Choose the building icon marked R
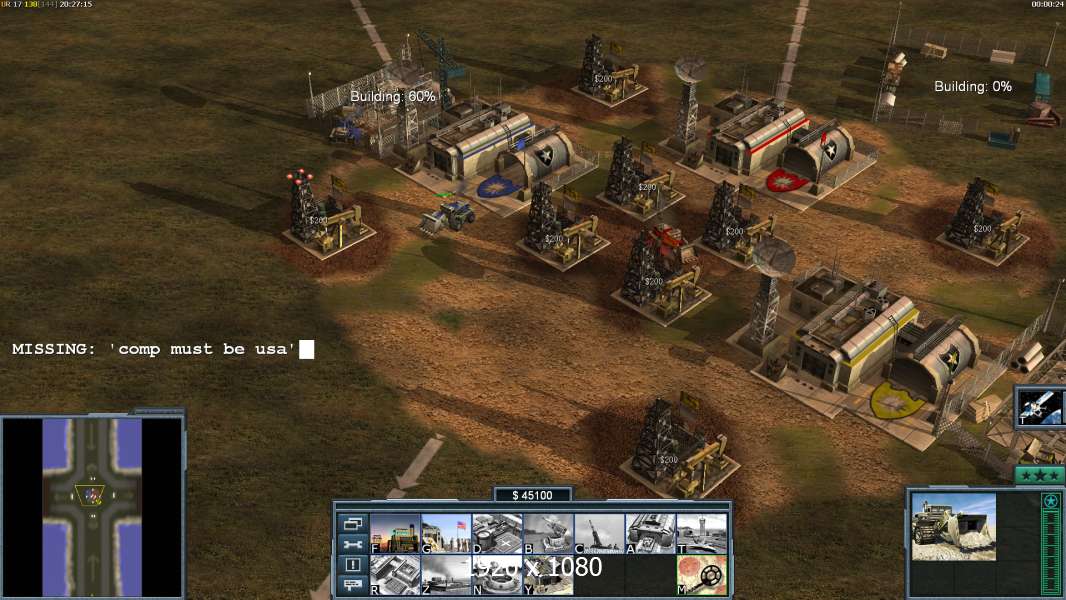Screen dimensions: 1066x600 395,575
